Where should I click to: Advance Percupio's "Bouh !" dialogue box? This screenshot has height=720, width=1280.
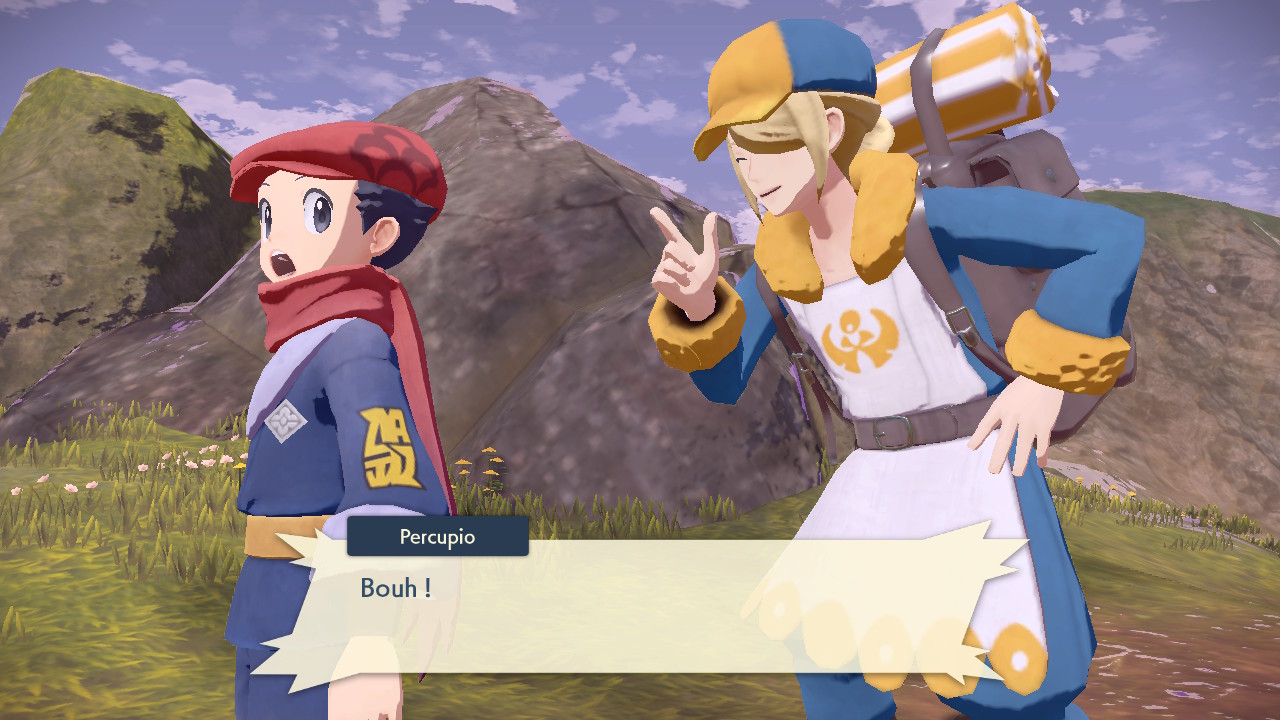[640, 606]
